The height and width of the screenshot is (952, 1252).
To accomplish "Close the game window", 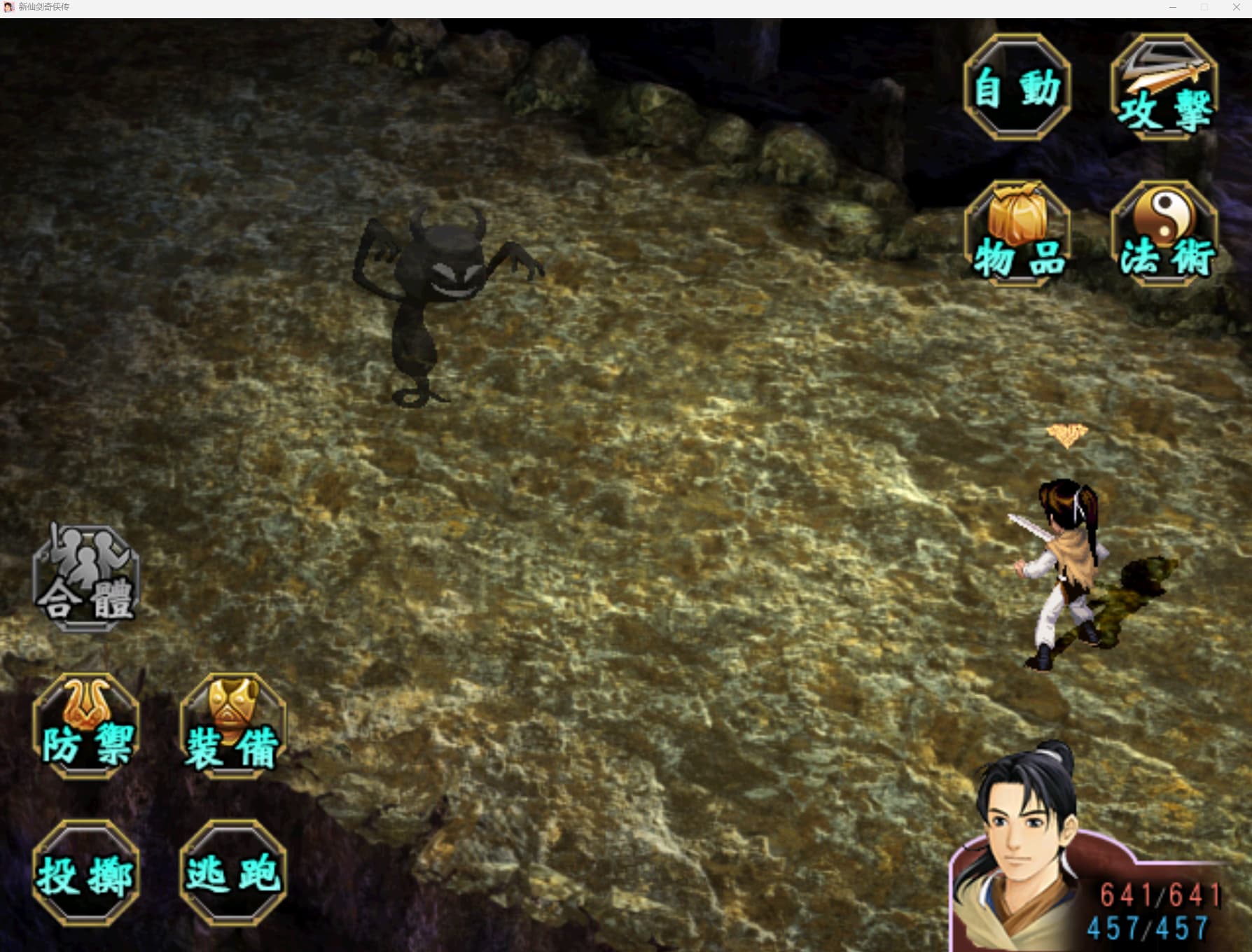I will click(x=1236, y=7).
